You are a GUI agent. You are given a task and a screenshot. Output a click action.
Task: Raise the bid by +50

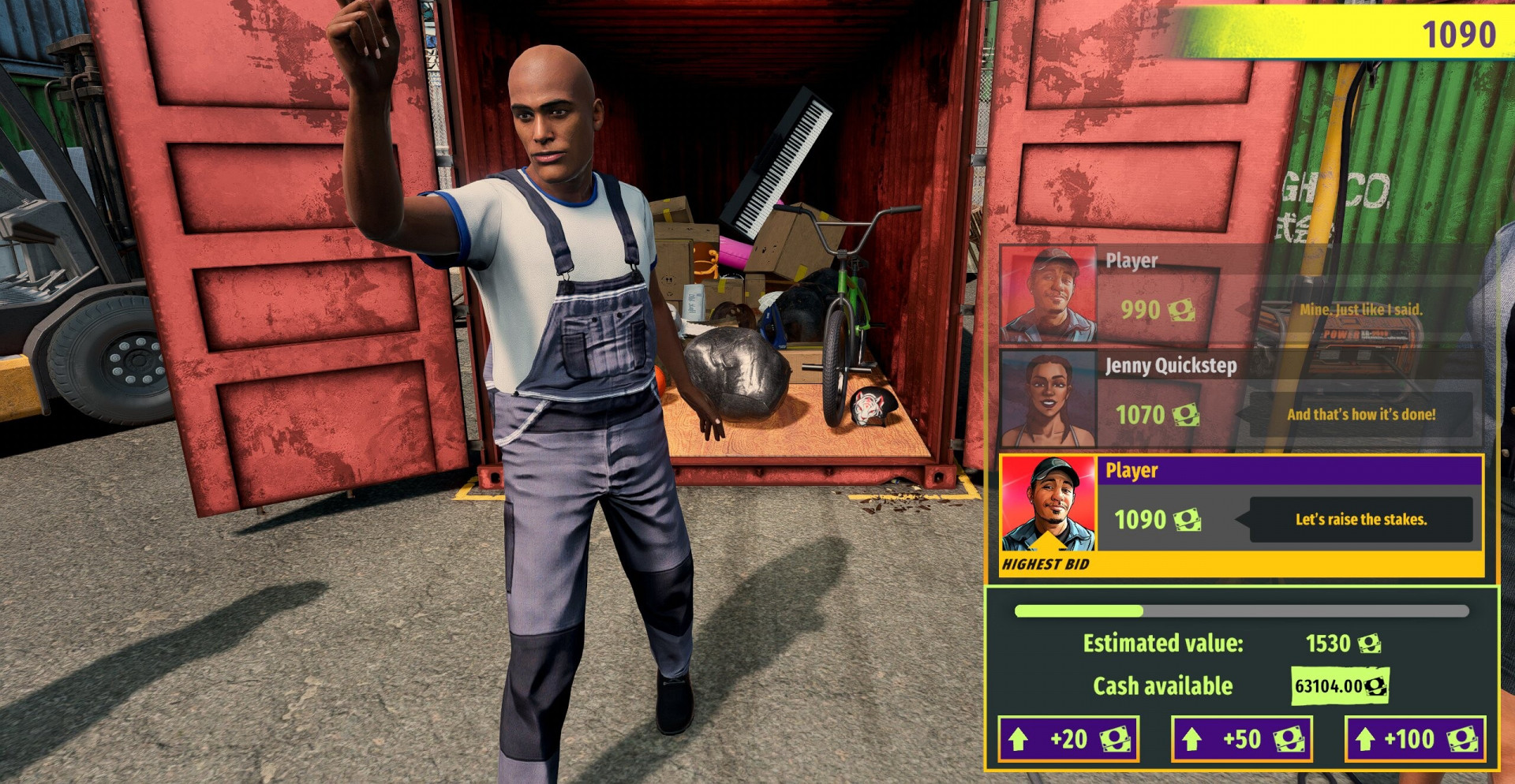click(x=1242, y=739)
